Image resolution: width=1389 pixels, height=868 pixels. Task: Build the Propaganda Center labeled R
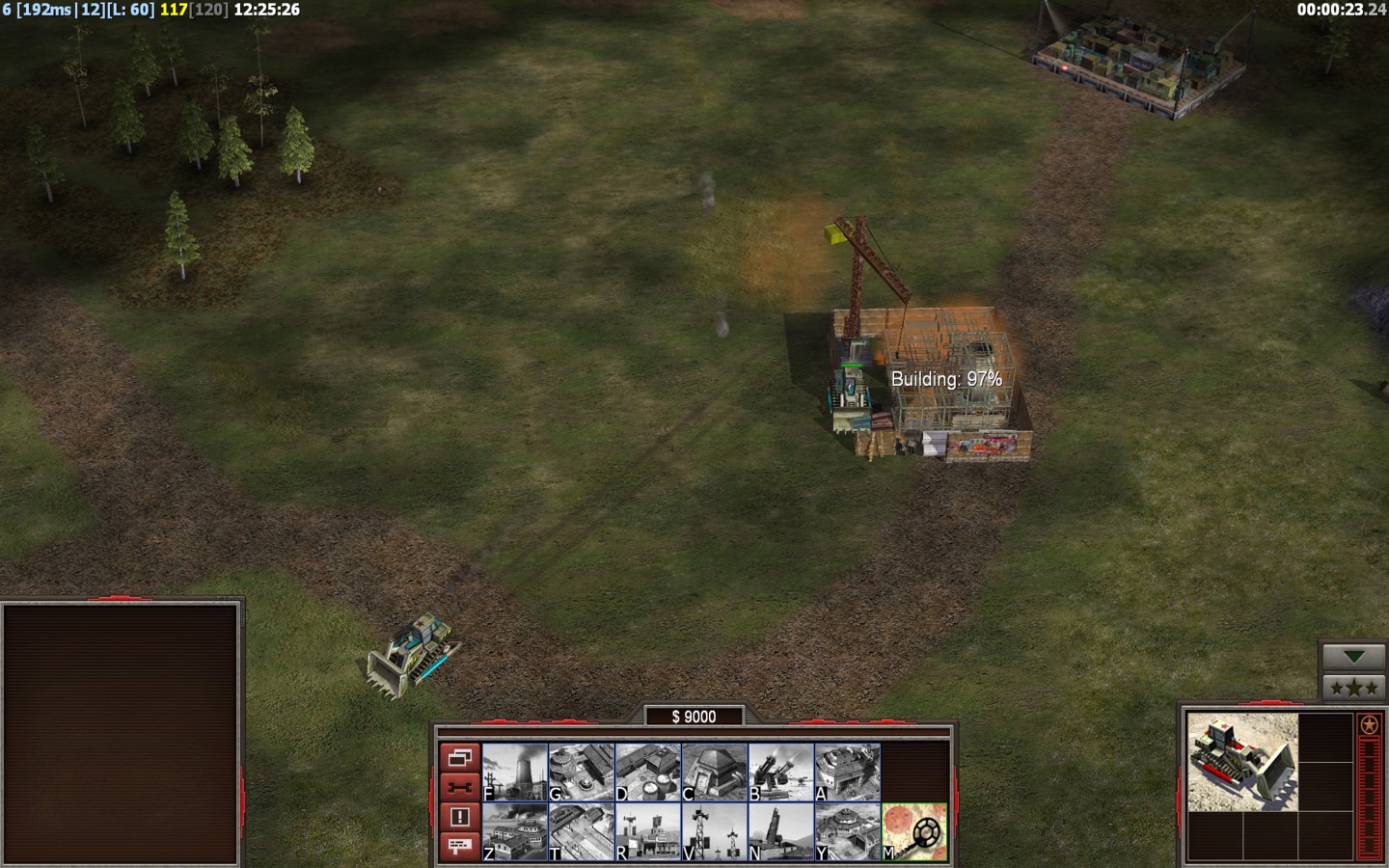(x=648, y=832)
